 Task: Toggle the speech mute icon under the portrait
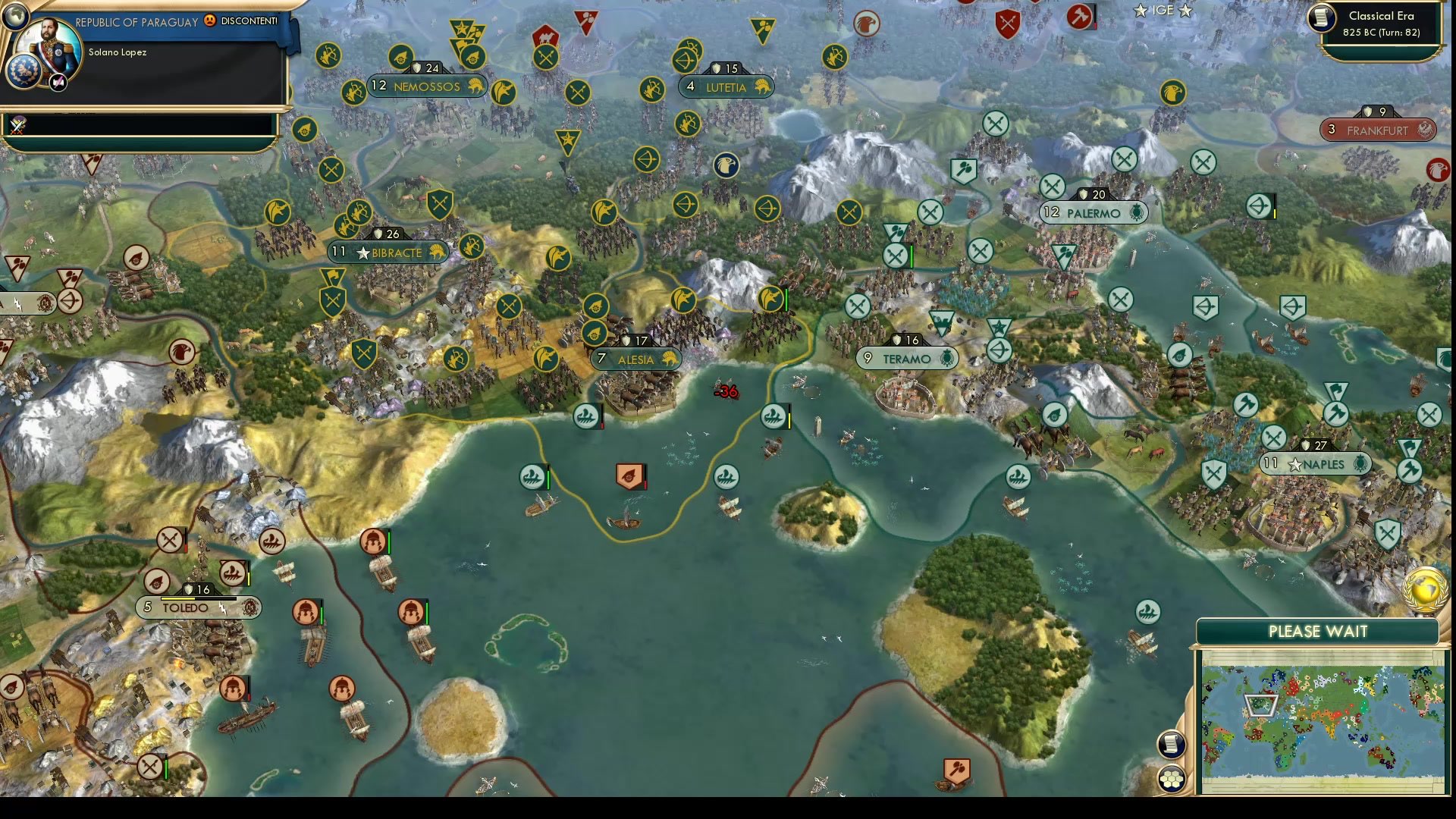tap(57, 82)
